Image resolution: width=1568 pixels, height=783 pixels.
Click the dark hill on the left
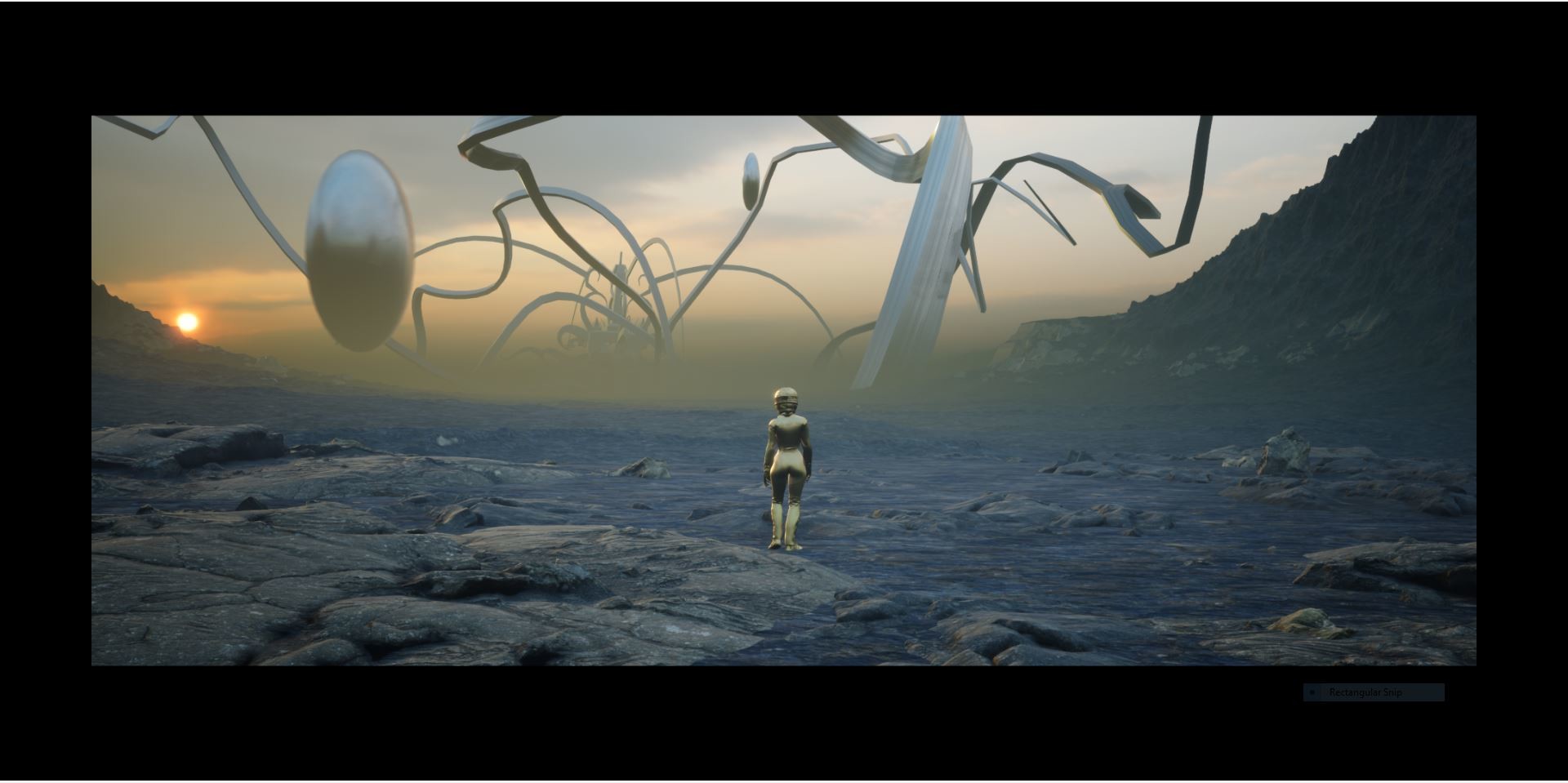pos(122,327)
